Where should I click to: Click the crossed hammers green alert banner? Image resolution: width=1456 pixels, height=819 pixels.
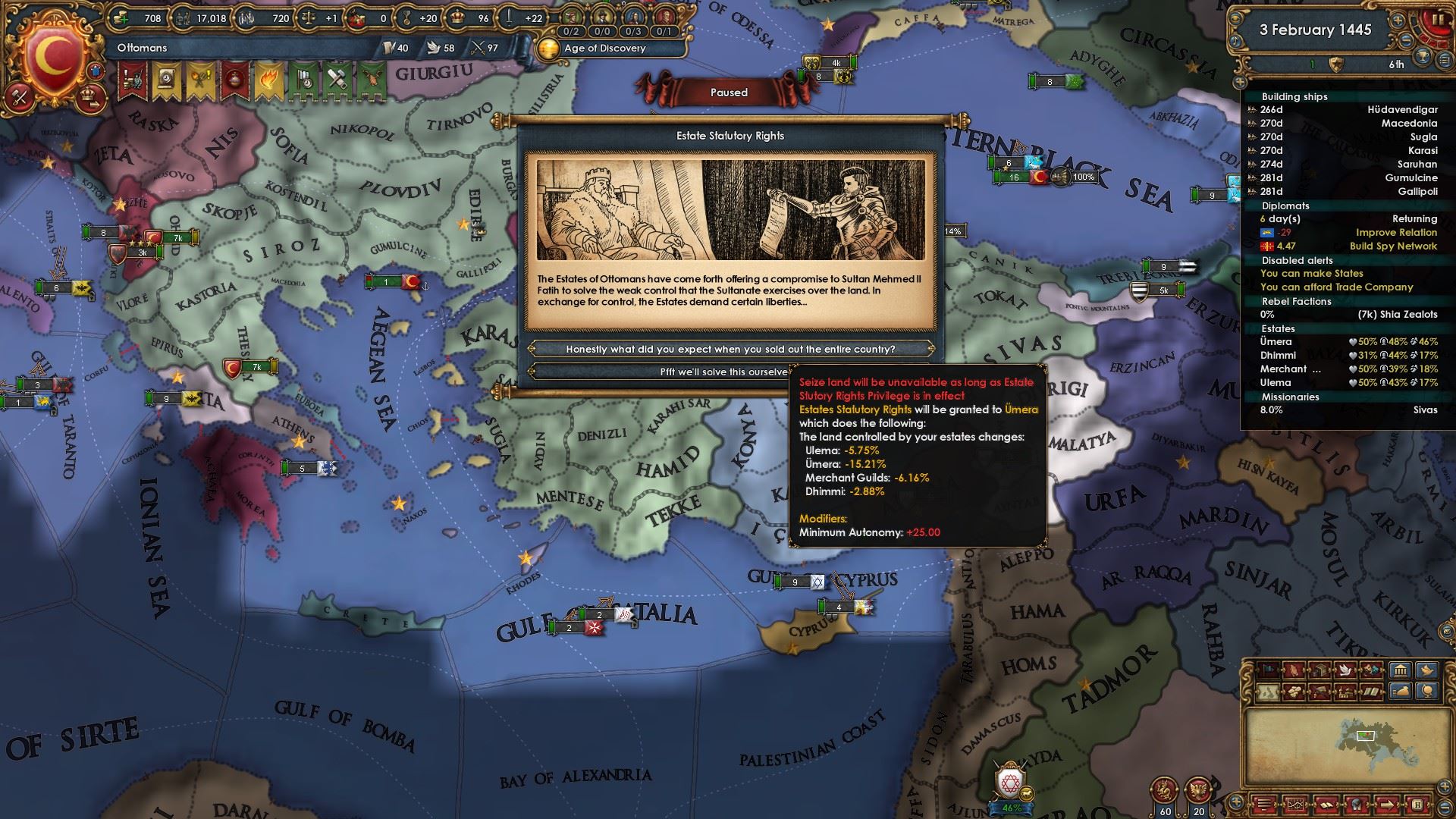(x=335, y=80)
